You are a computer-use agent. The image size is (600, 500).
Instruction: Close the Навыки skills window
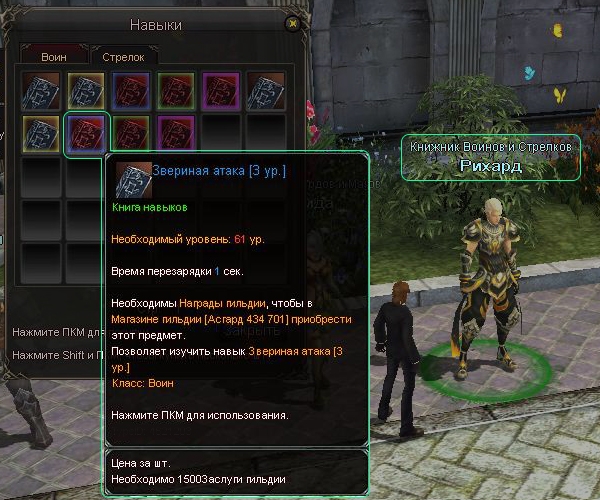(x=292, y=22)
